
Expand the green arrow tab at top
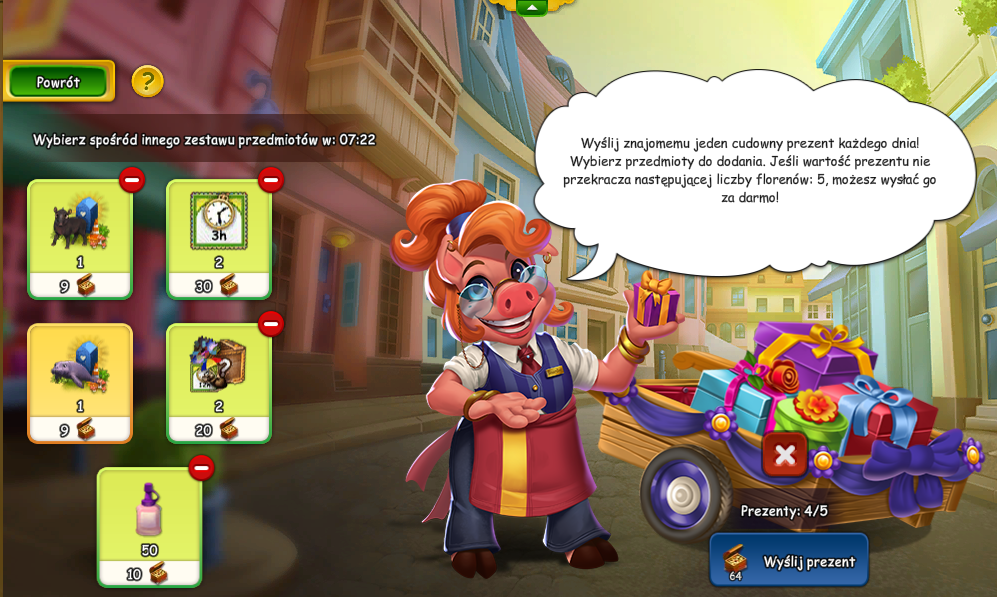[532, 7]
